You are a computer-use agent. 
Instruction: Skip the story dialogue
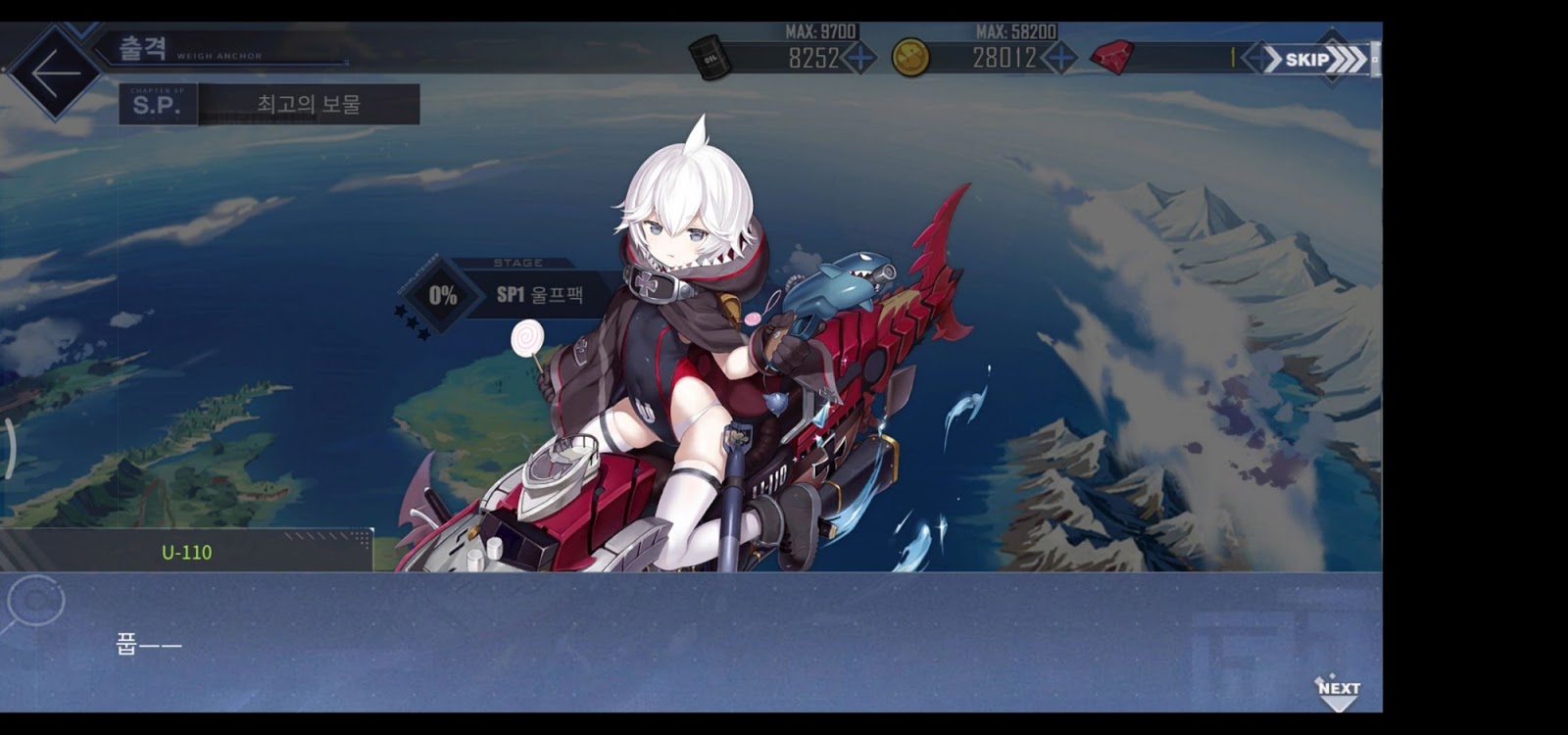pos(1315,60)
